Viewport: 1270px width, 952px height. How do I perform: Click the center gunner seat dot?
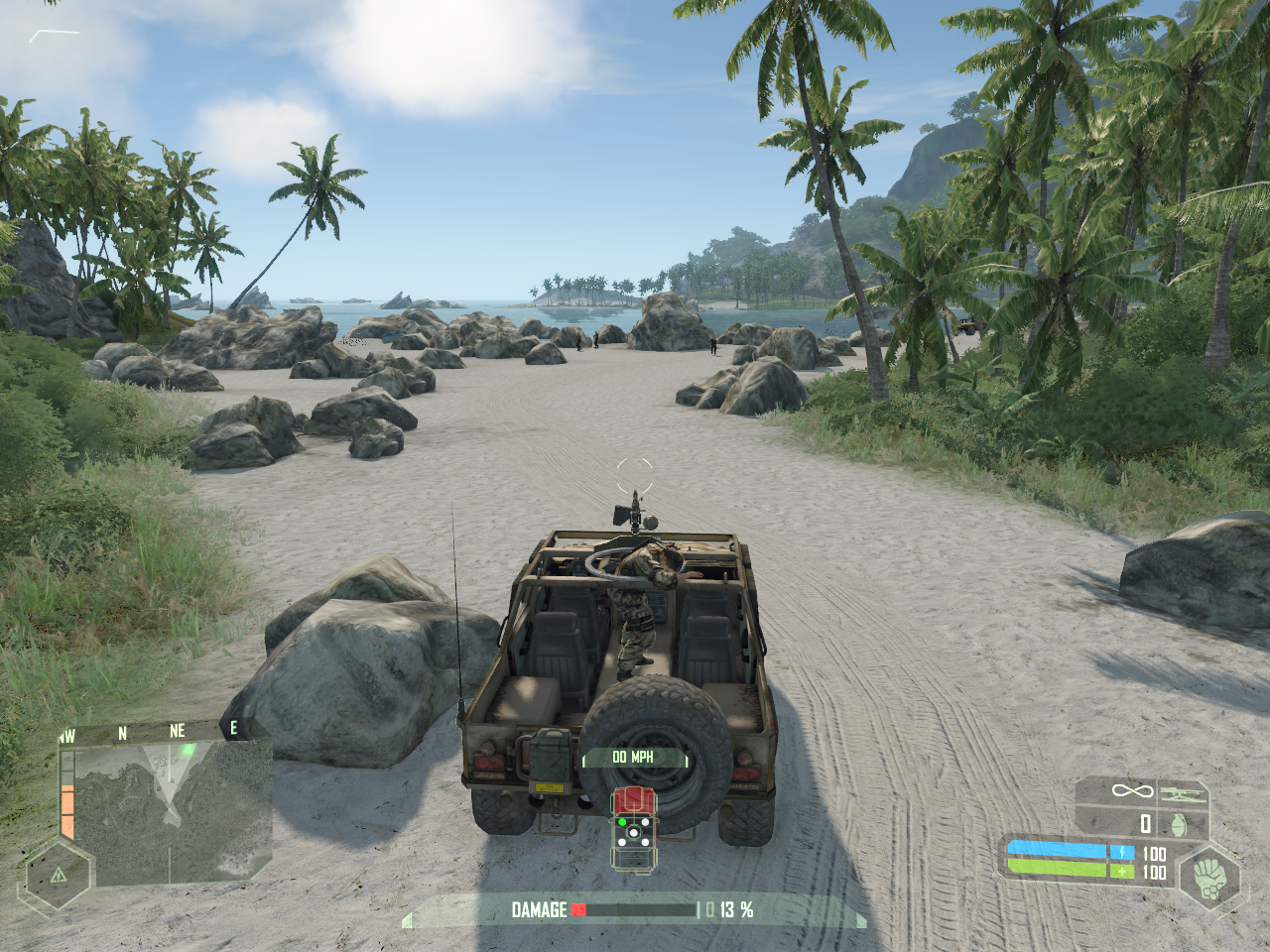tap(632, 833)
